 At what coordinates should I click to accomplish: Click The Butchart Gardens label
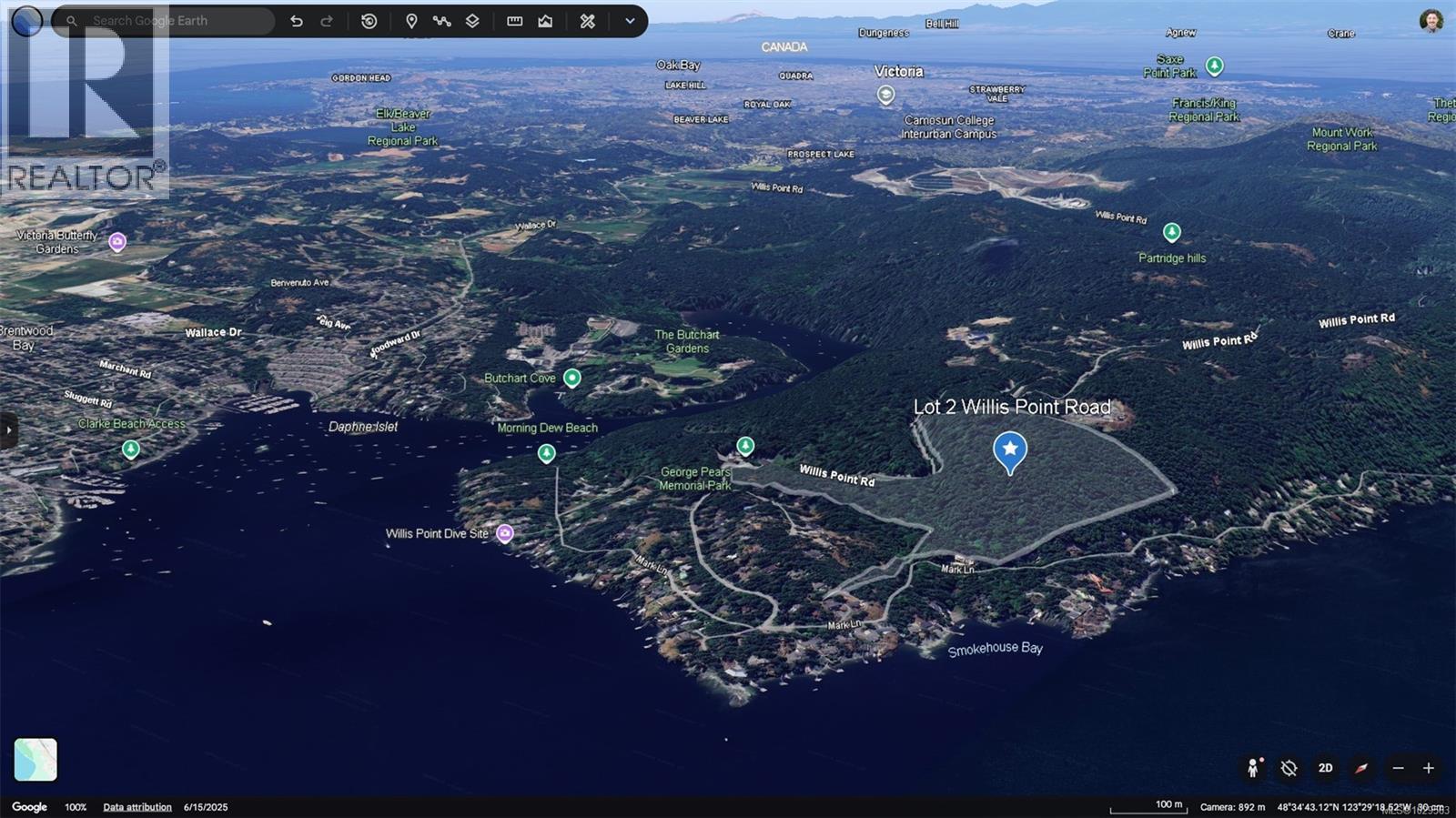[x=687, y=341]
